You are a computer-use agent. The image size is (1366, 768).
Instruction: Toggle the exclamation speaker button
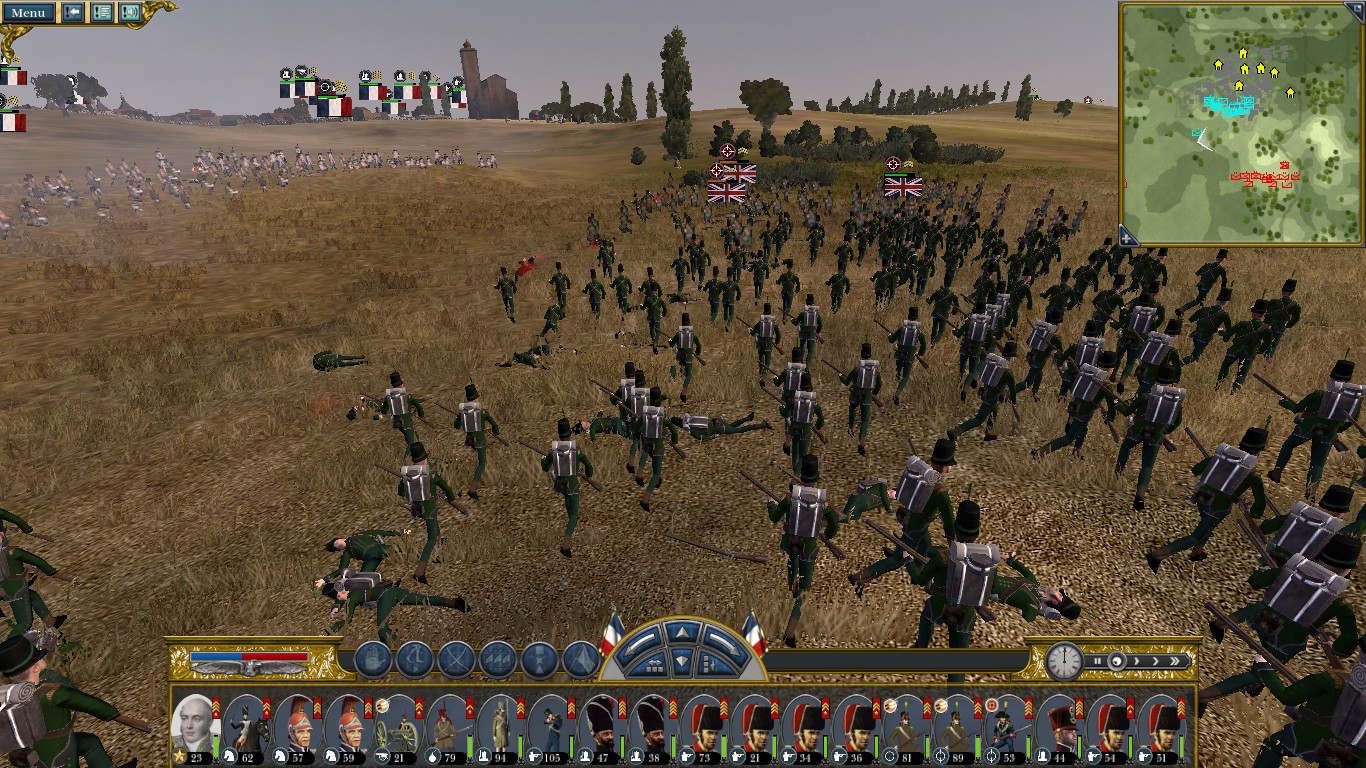click(x=130, y=13)
